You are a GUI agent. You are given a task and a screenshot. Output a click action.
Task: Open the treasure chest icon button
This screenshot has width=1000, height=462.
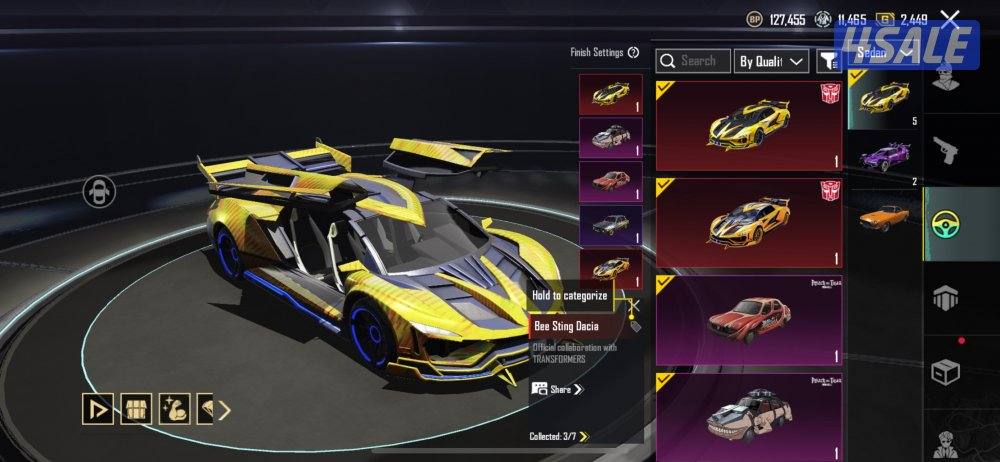point(135,408)
